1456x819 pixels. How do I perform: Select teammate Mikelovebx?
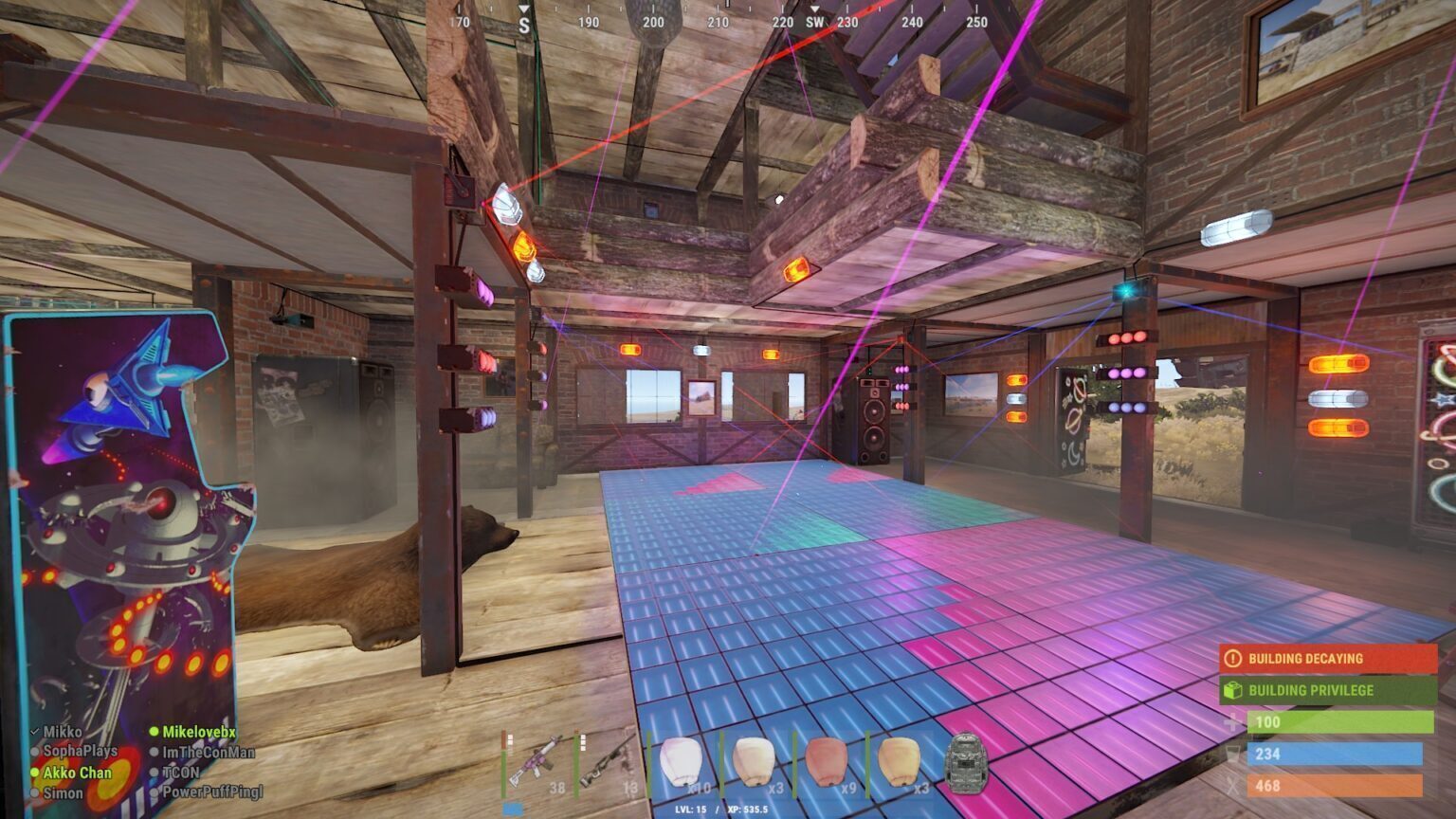pyautogui.click(x=198, y=732)
